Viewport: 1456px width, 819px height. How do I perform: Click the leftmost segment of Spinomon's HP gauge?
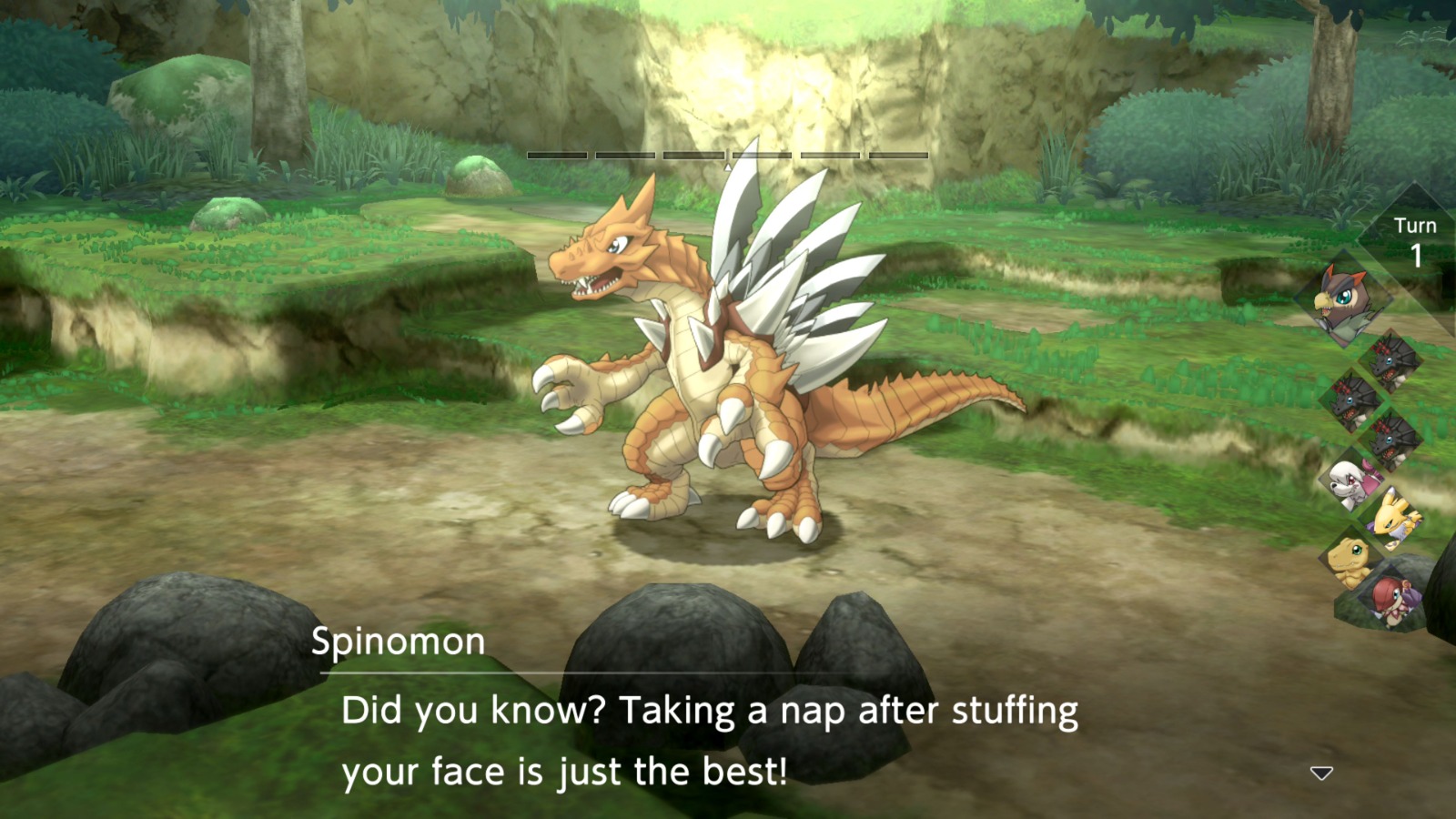coord(556,156)
